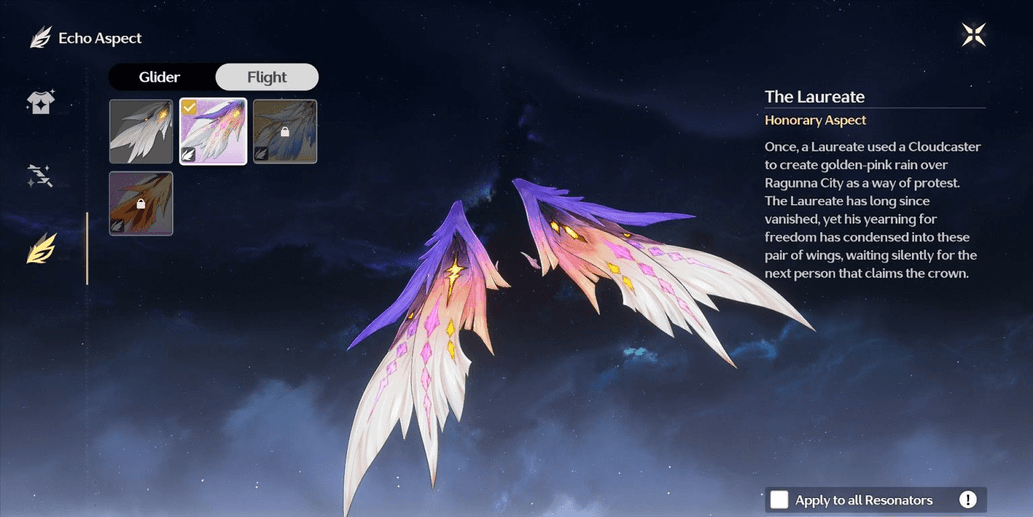Select the gray default wings thumbnail

point(141,131)
